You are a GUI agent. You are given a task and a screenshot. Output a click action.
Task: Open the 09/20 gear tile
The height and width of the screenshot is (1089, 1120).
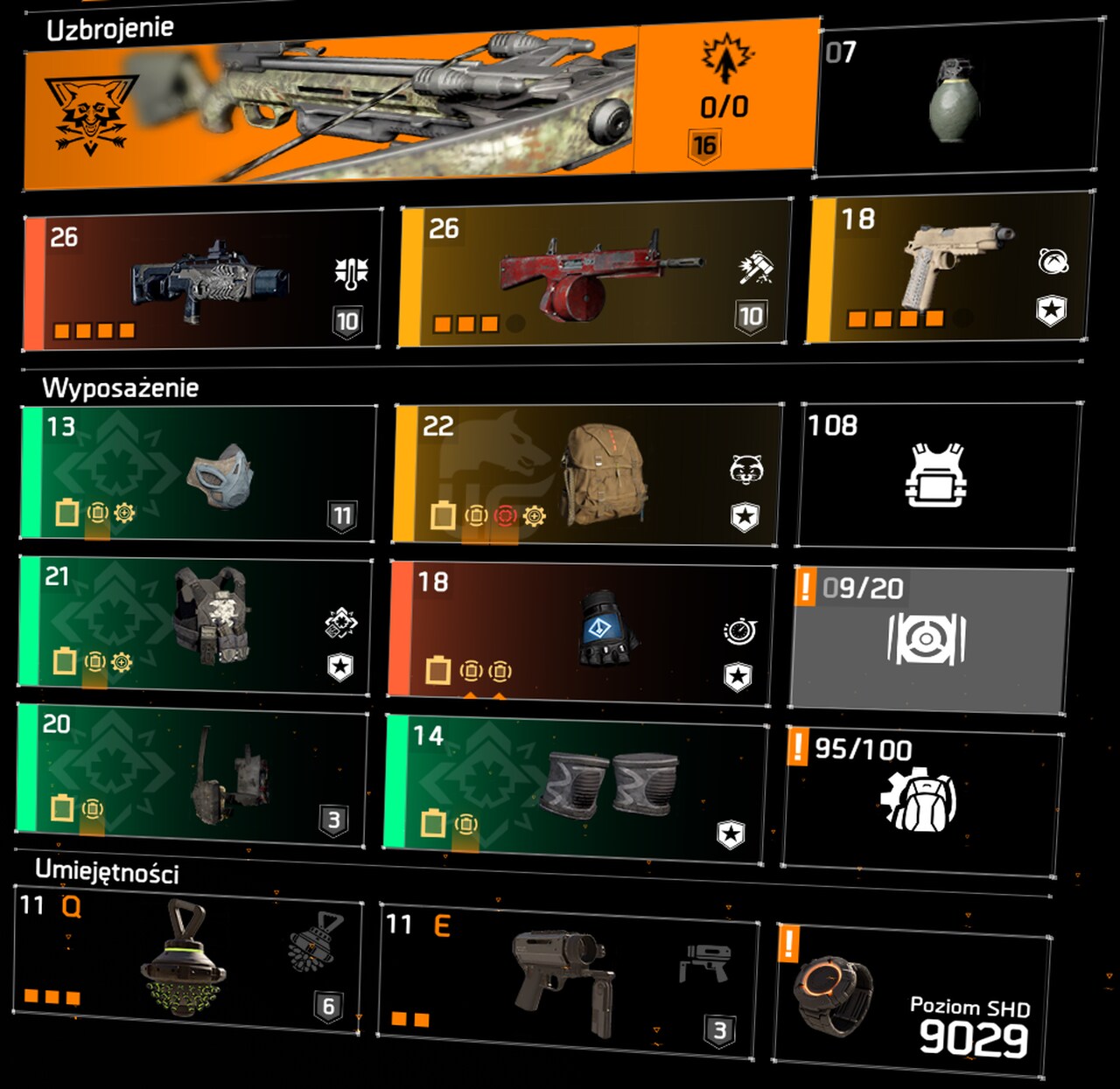point(929,639)
